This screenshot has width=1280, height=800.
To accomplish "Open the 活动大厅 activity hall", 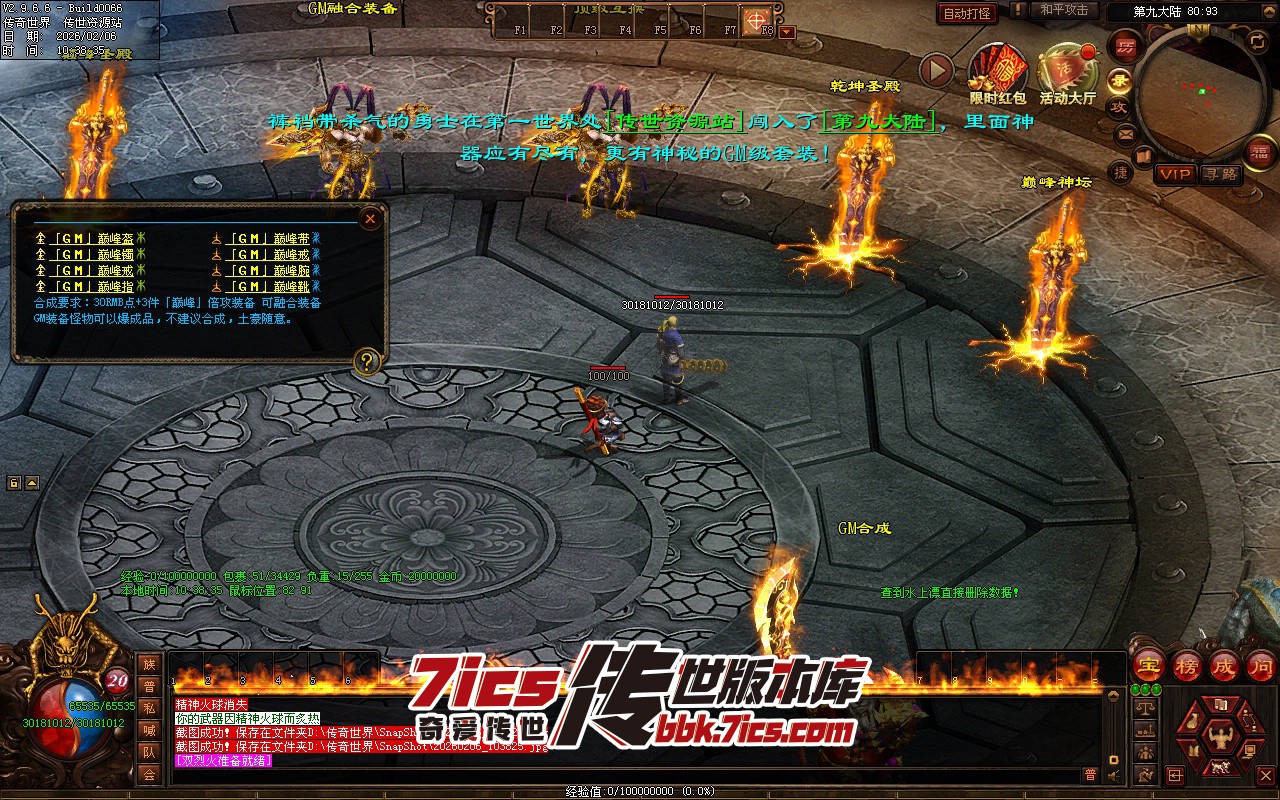I will (1067, 71).
